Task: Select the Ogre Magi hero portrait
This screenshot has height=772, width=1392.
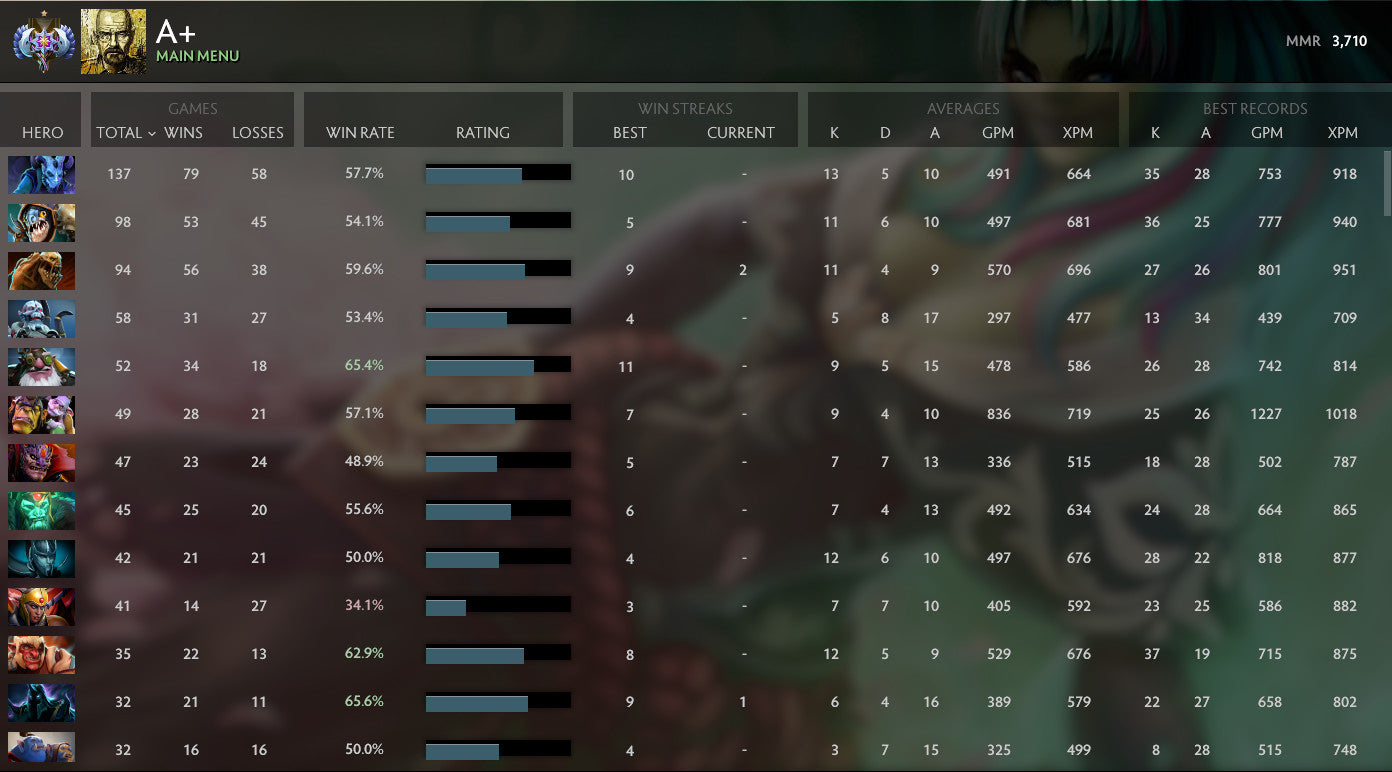Action: coord(41,414)
